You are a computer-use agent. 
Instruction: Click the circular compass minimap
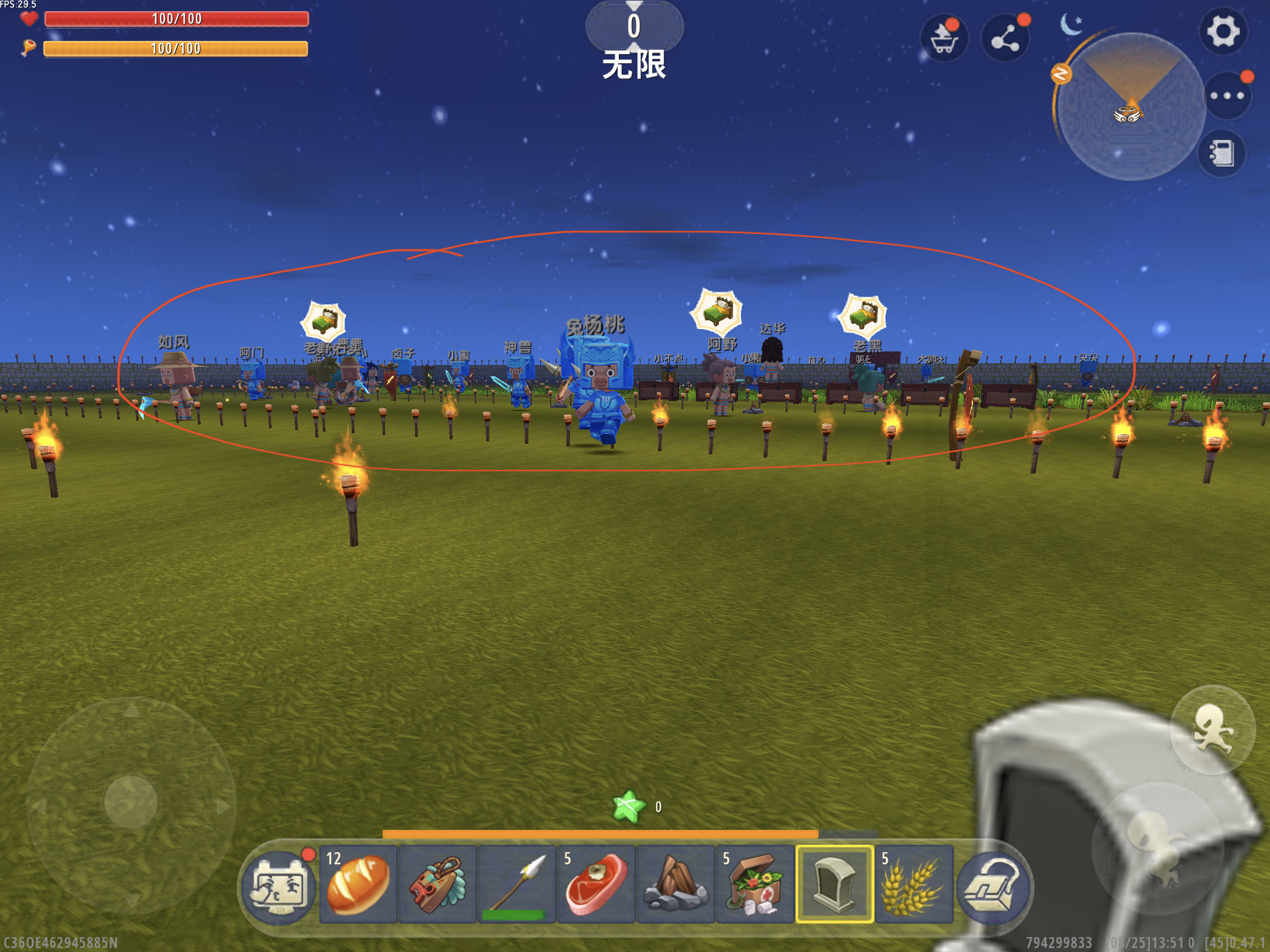pyautogui.click(x=1130, y=107)
